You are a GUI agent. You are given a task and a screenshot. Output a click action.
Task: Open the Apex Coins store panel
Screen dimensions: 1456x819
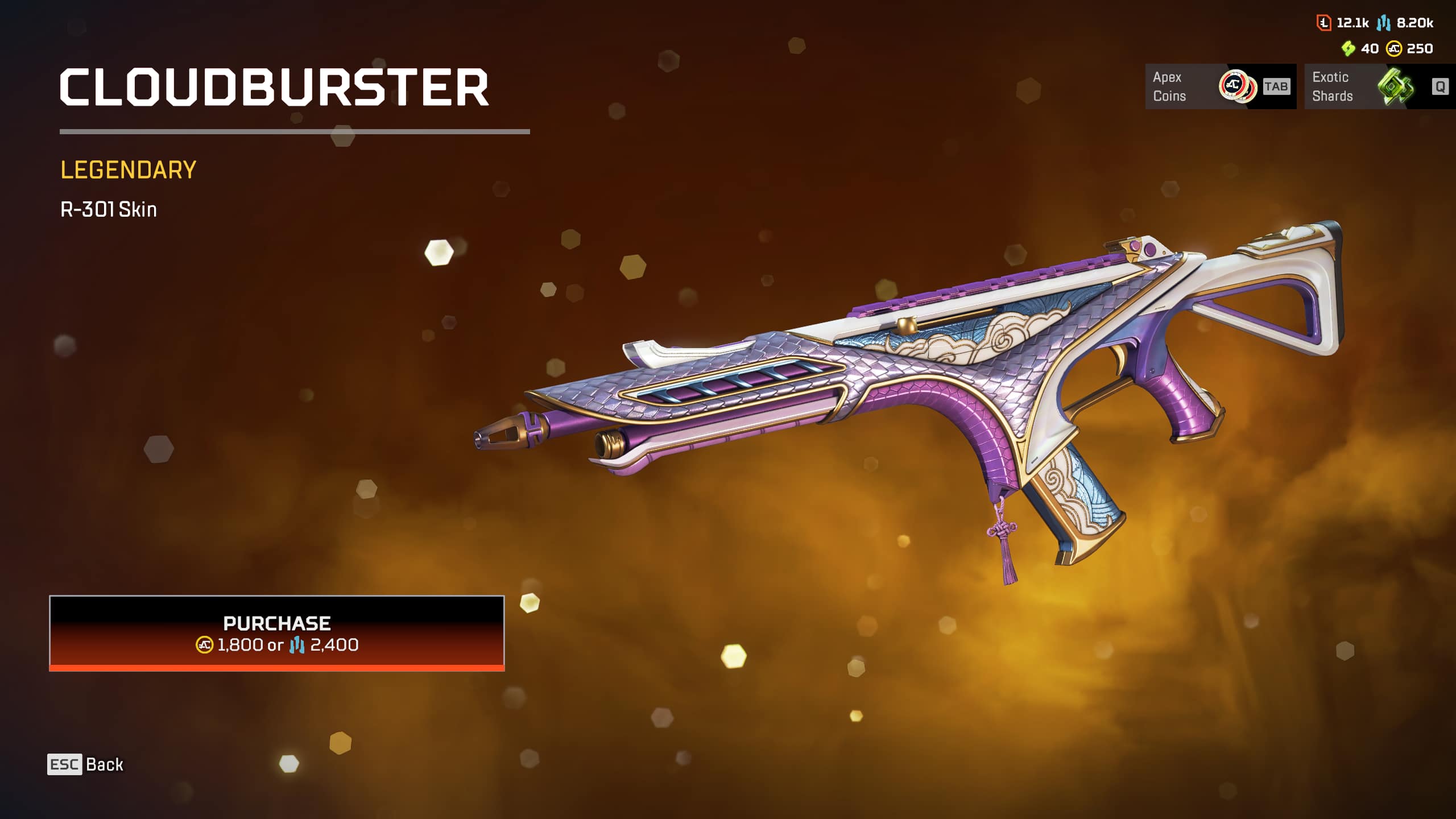point(1220,86)
